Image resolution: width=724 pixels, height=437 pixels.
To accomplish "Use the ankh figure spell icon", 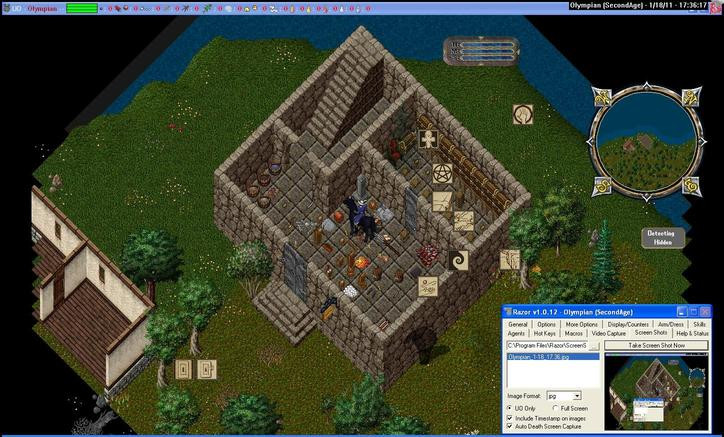I will click(430, 140).
